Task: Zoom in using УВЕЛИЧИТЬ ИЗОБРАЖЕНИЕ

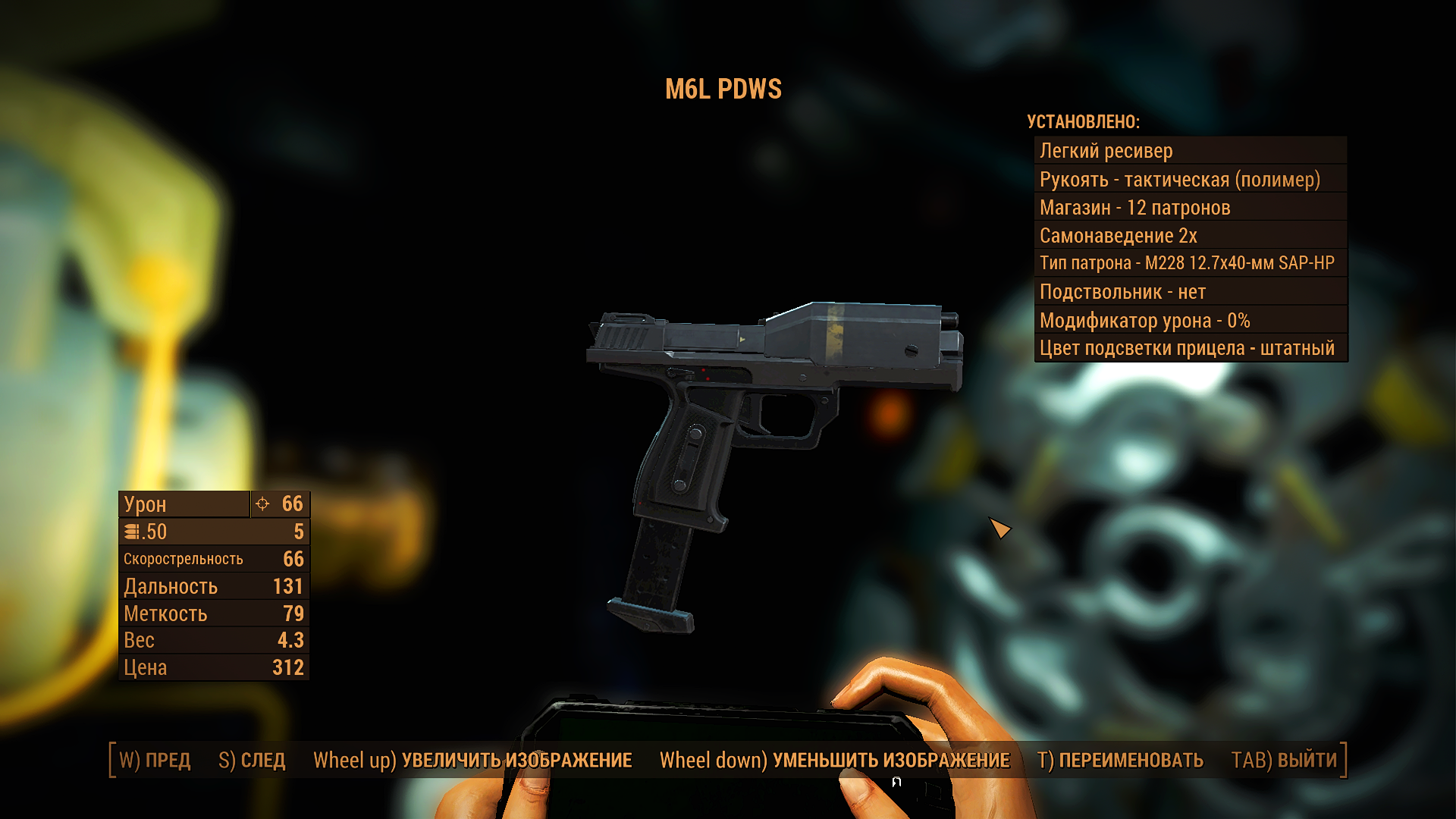Action: (x=472, y=761)
